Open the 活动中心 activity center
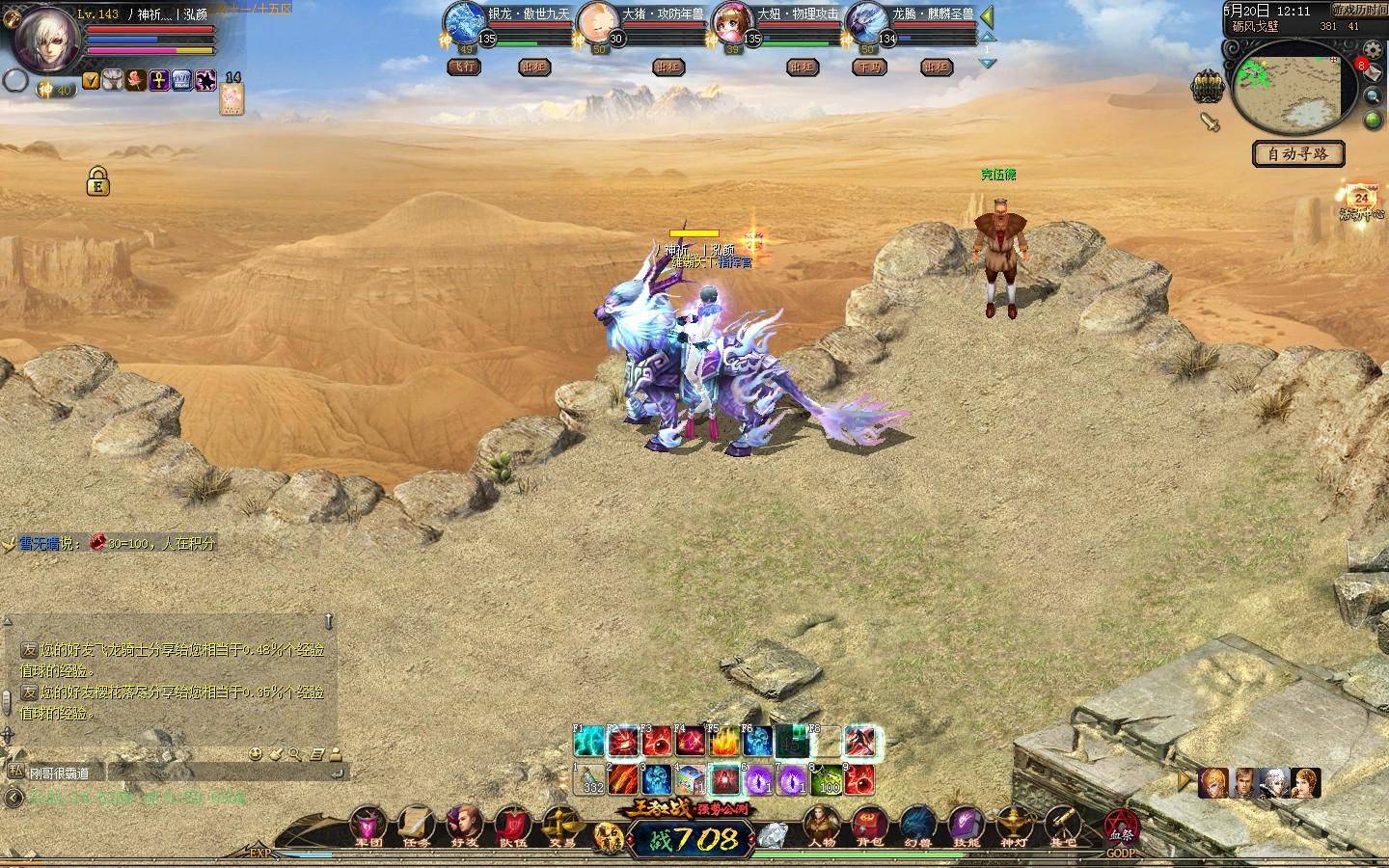 (1361, 203)
